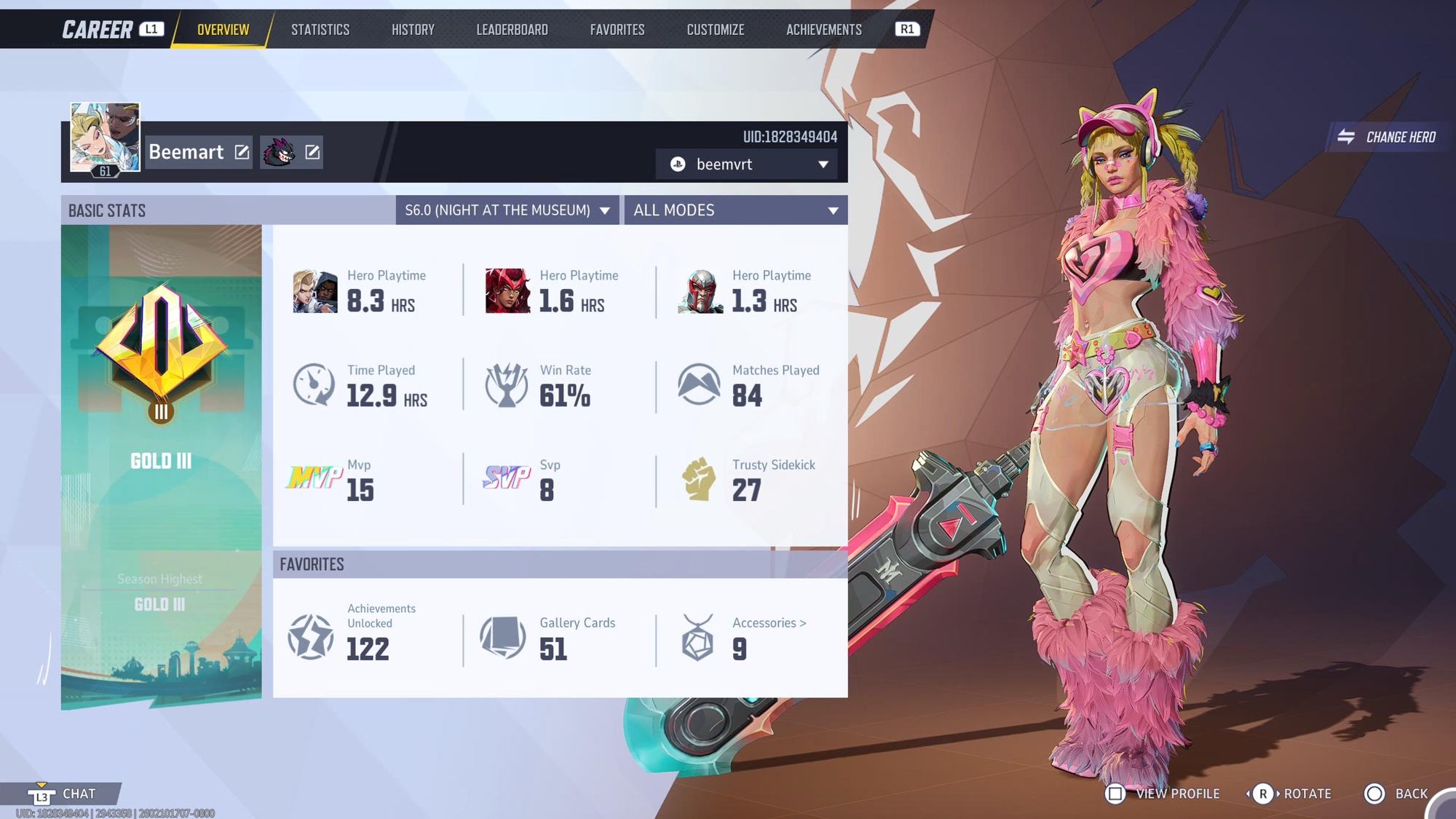Open the S6.0 season dropdown

(x=507, y=210)
